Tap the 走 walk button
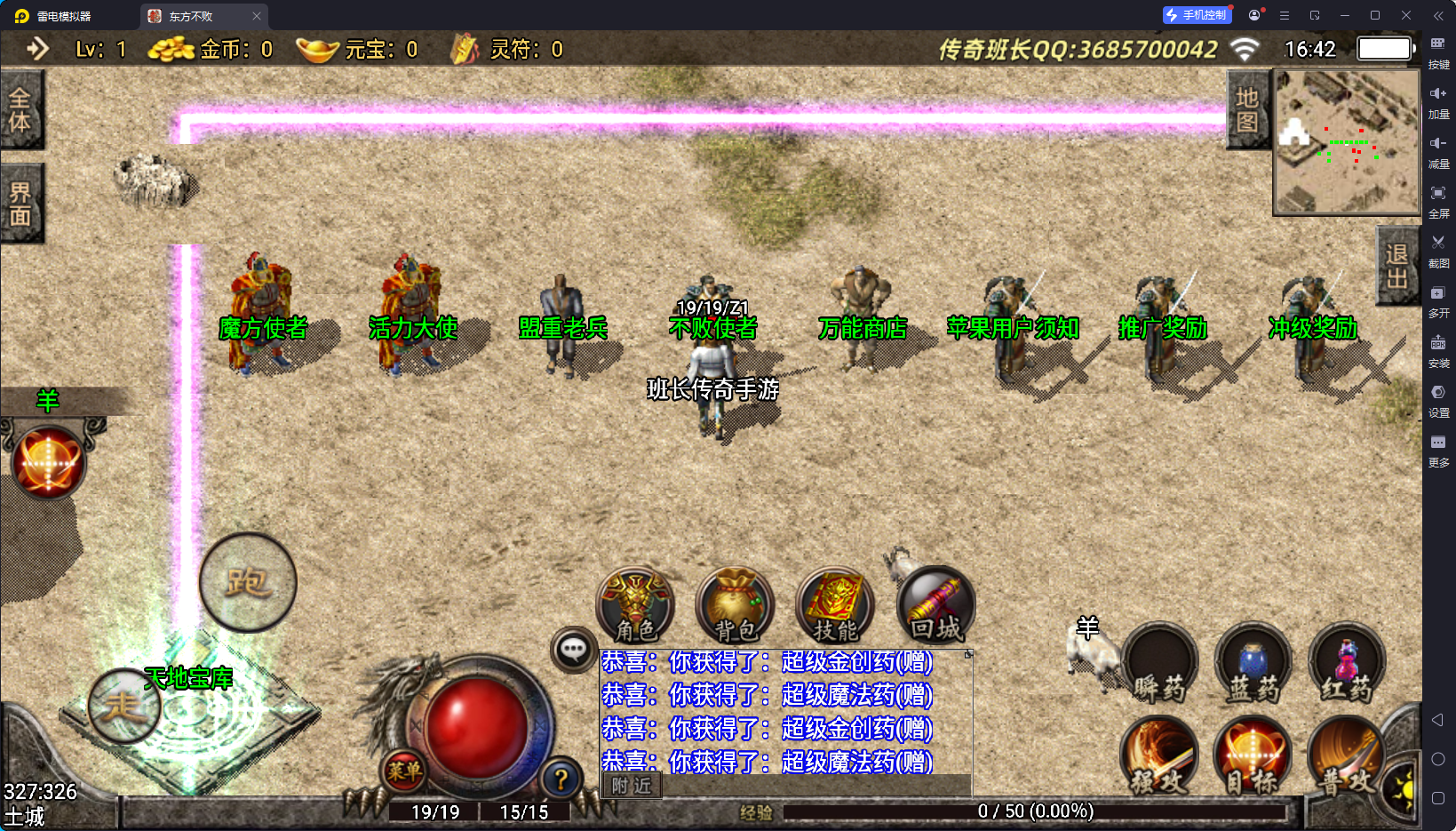Viewport: 1456px width, 831px height. pos(123,706)
